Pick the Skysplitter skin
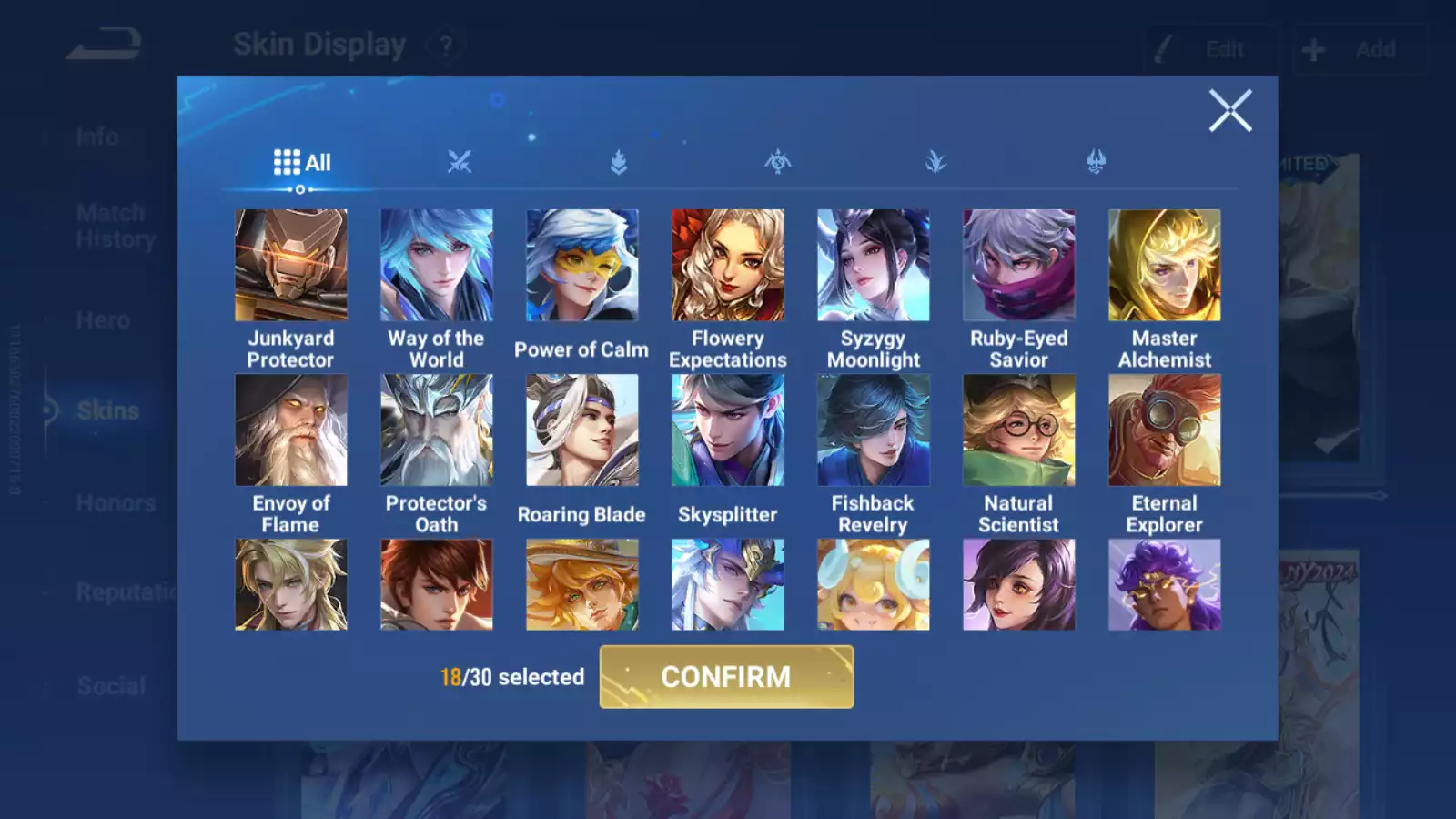 click(728, 430)
